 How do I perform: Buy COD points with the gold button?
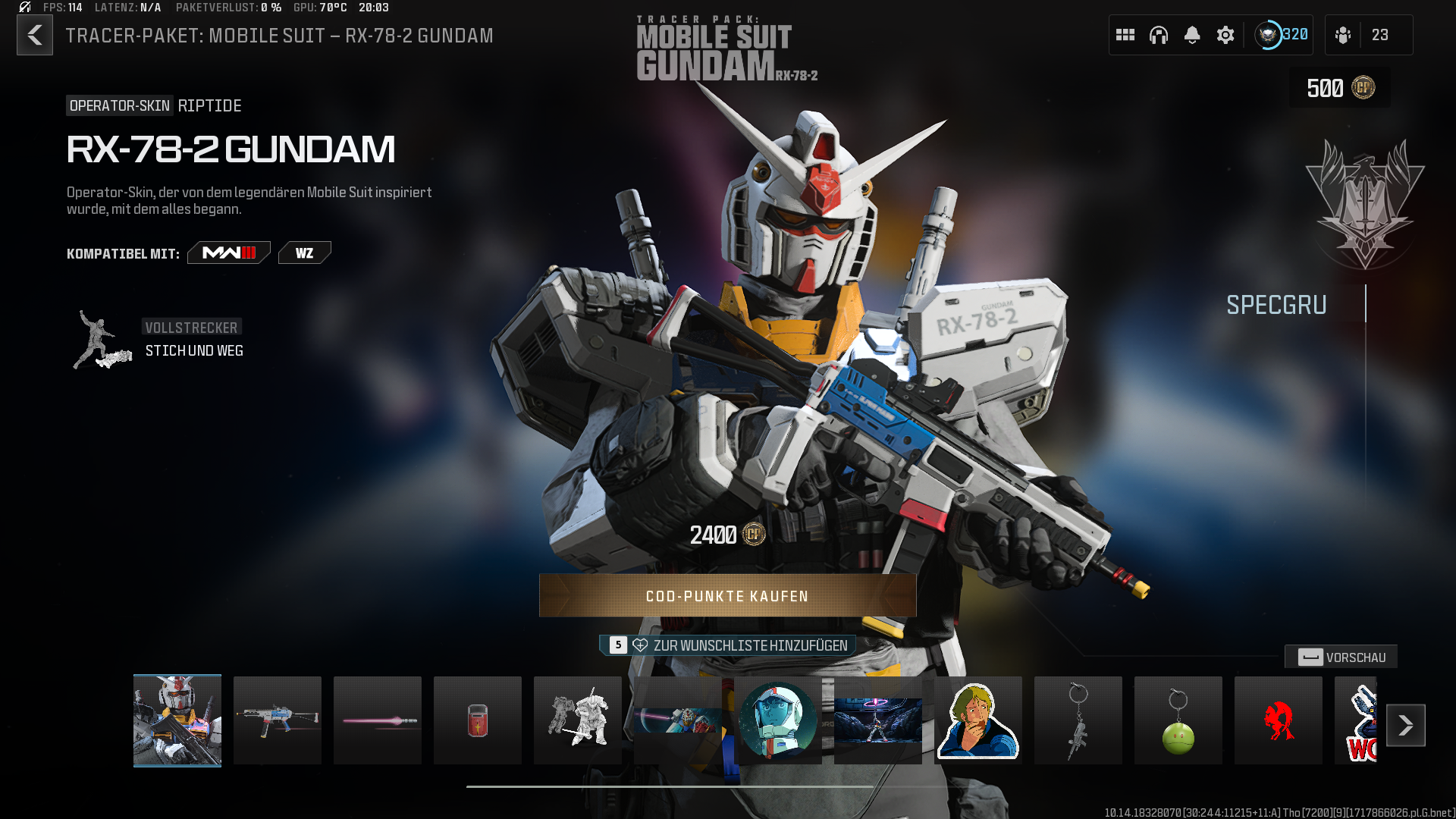727,596
